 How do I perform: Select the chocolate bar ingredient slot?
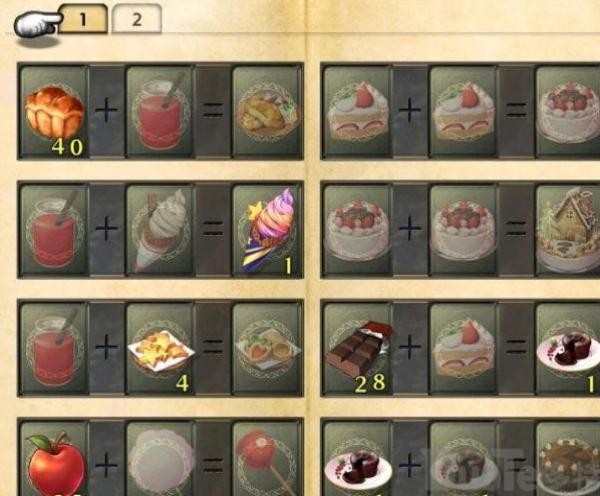(x=358, y=350)
